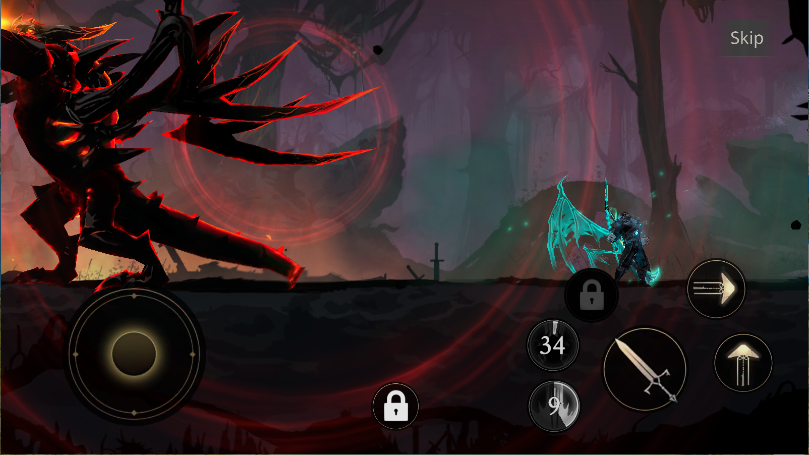Tap the jump up-arrow button
Viewport: 809px width, 455px height.
click(x=743, y=362)
